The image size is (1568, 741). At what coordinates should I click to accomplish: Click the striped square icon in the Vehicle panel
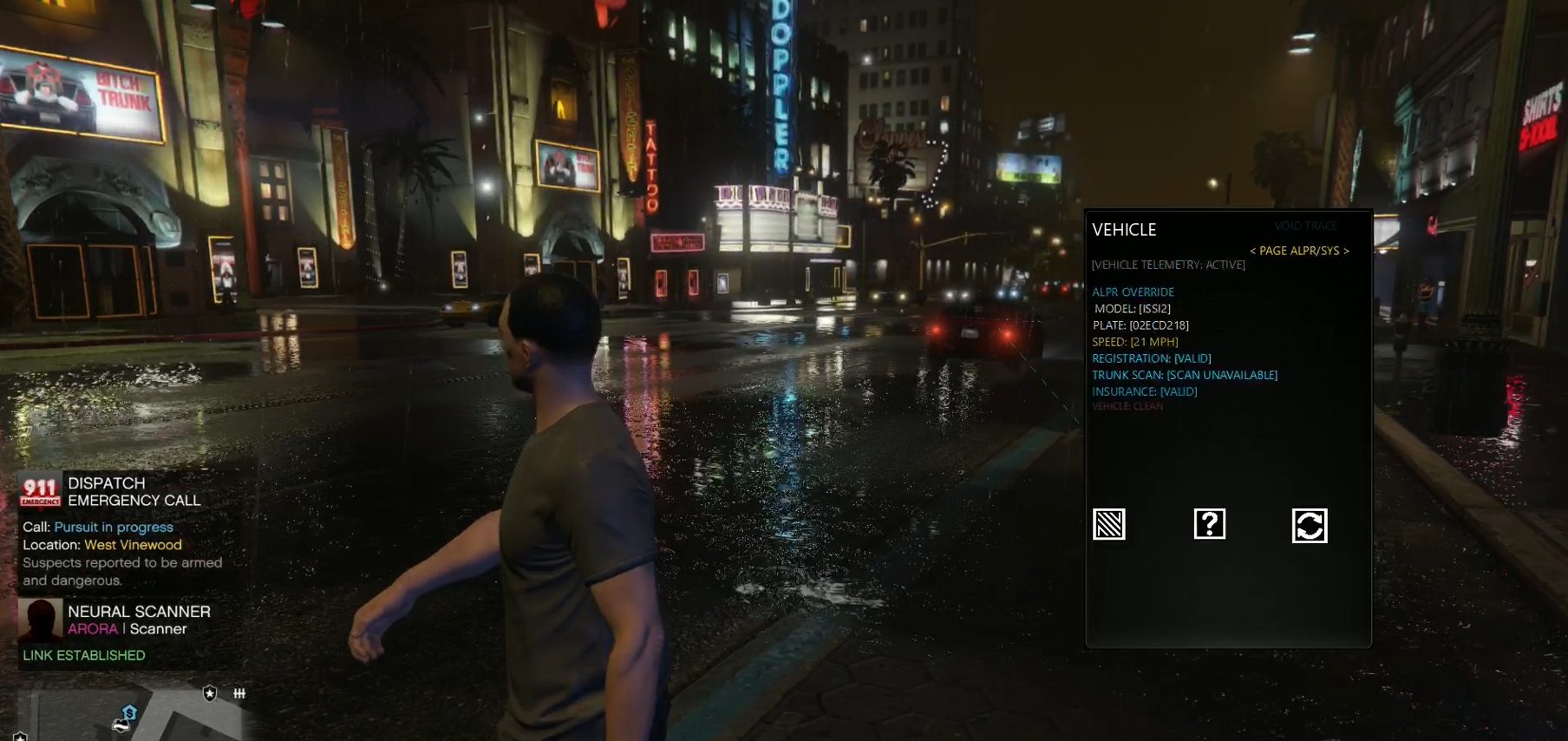click(x=1109, y=524)
